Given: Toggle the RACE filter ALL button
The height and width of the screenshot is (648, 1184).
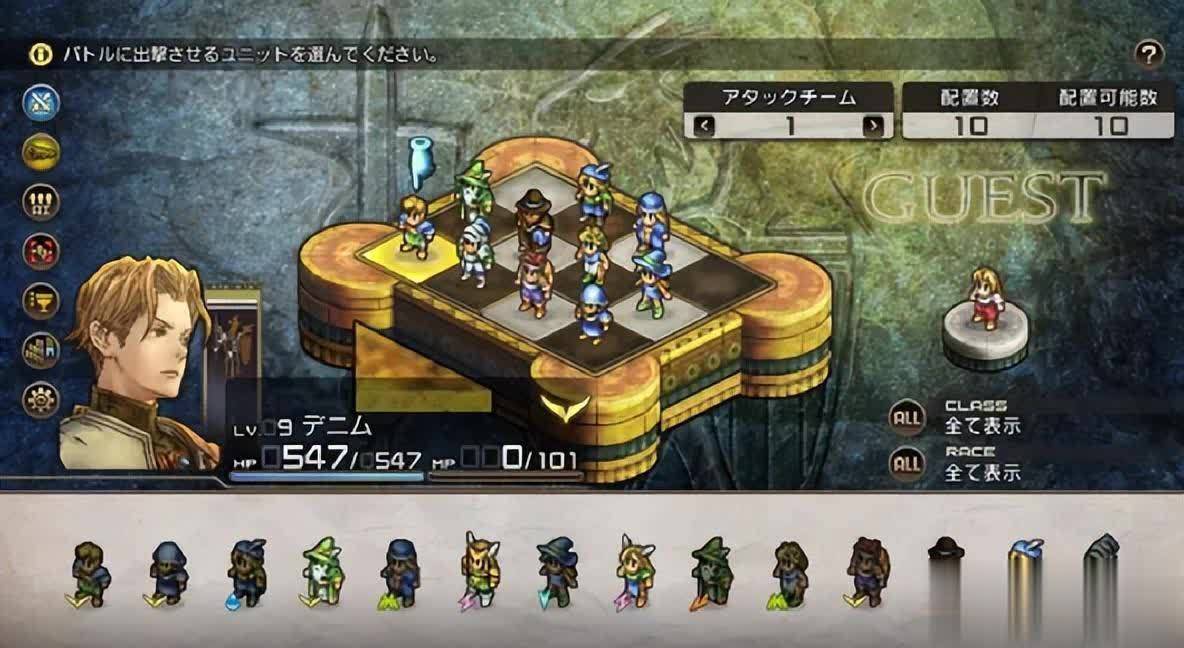Looking at the screenshot, I should pos(907,462).
